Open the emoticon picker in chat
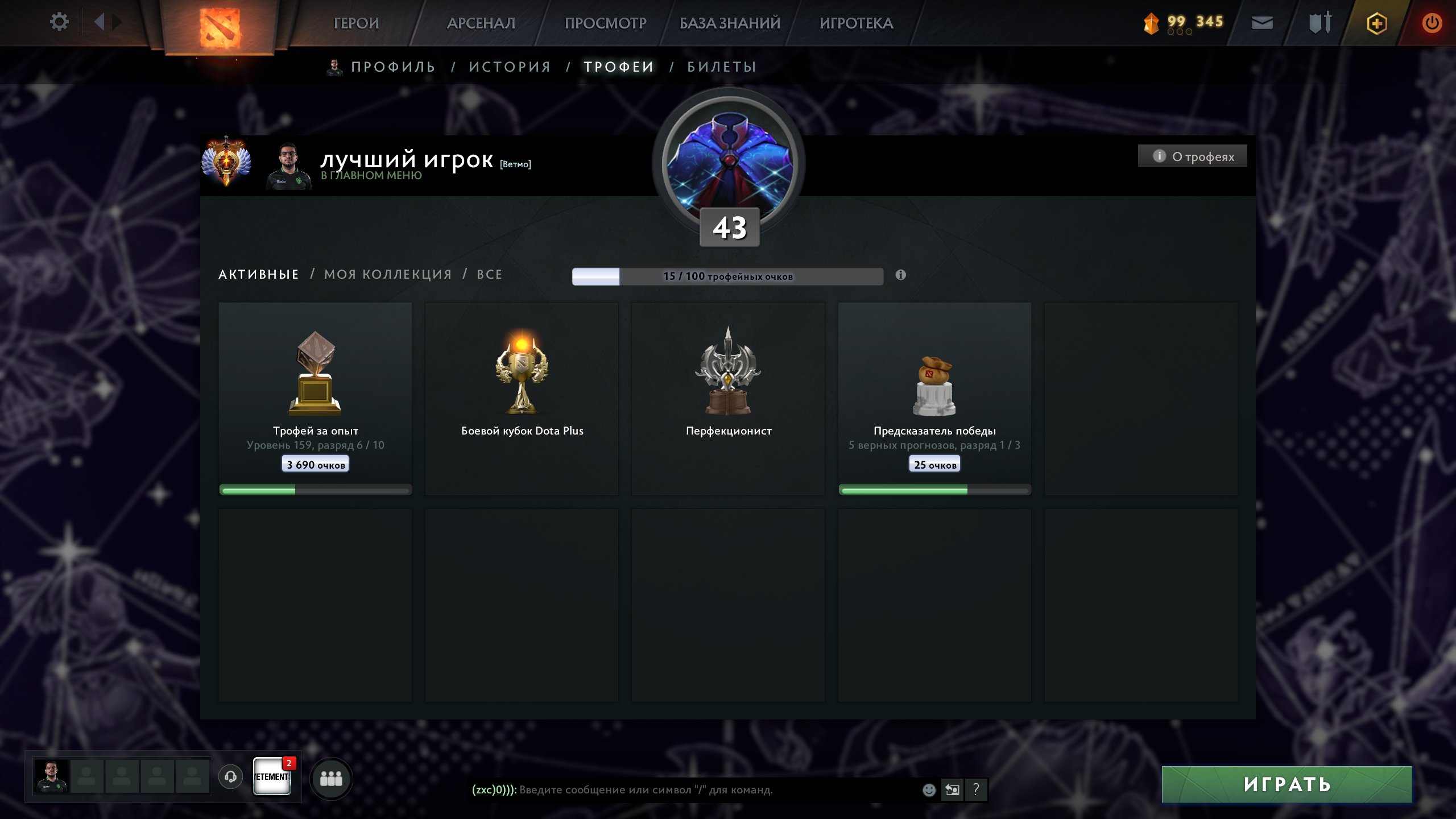 click(930, 789)
